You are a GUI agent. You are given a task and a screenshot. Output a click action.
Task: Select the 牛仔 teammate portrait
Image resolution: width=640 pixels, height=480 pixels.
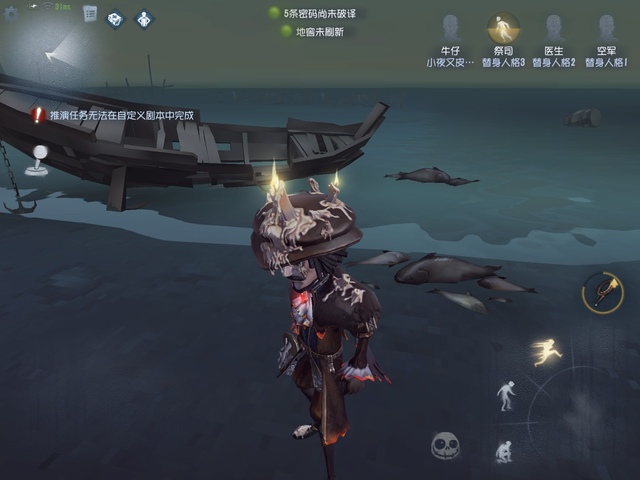click(450, 30)
